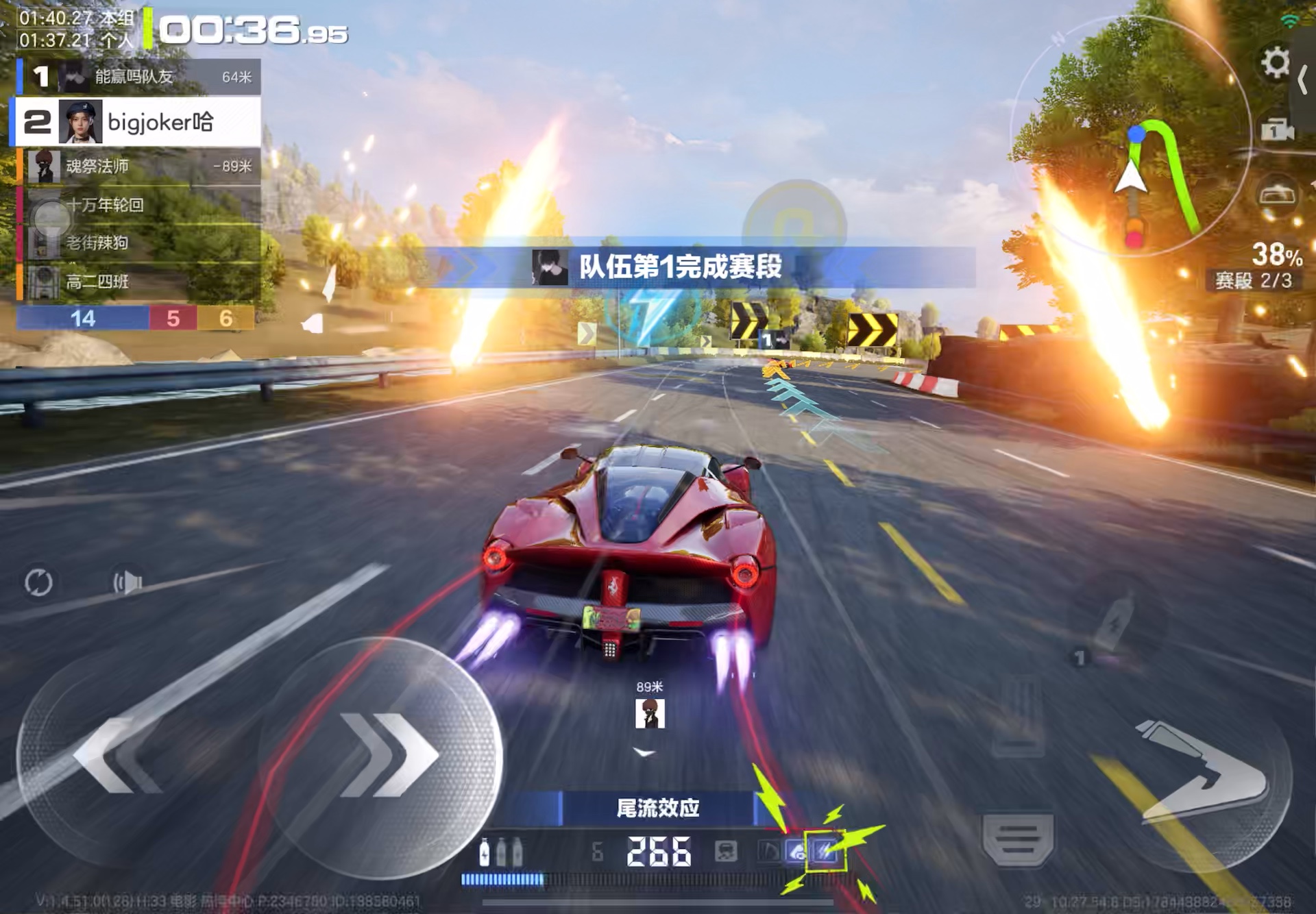Open the gear settings menu
Screen dimensions: 1316x914
(x=1275, y=63)
